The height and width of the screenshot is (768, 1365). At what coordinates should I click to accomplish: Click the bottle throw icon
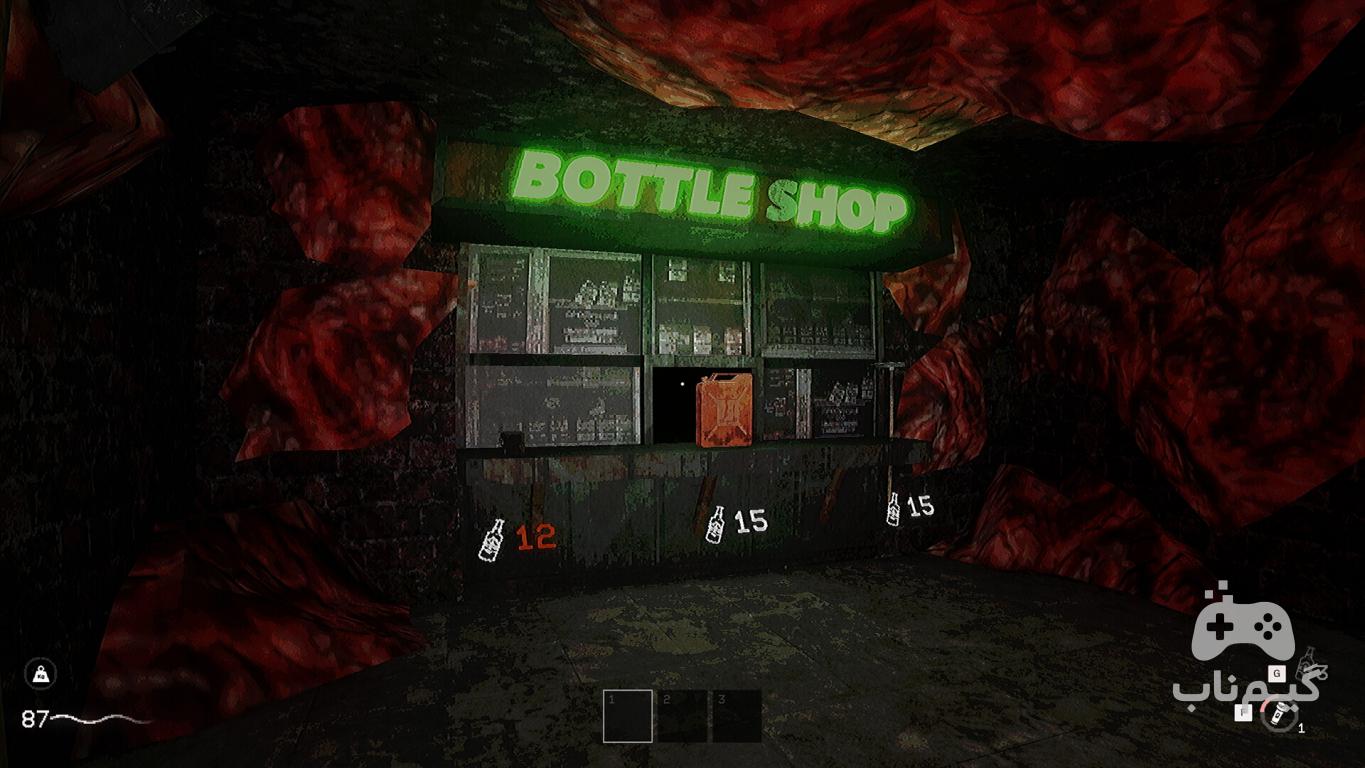(1305, 667)
